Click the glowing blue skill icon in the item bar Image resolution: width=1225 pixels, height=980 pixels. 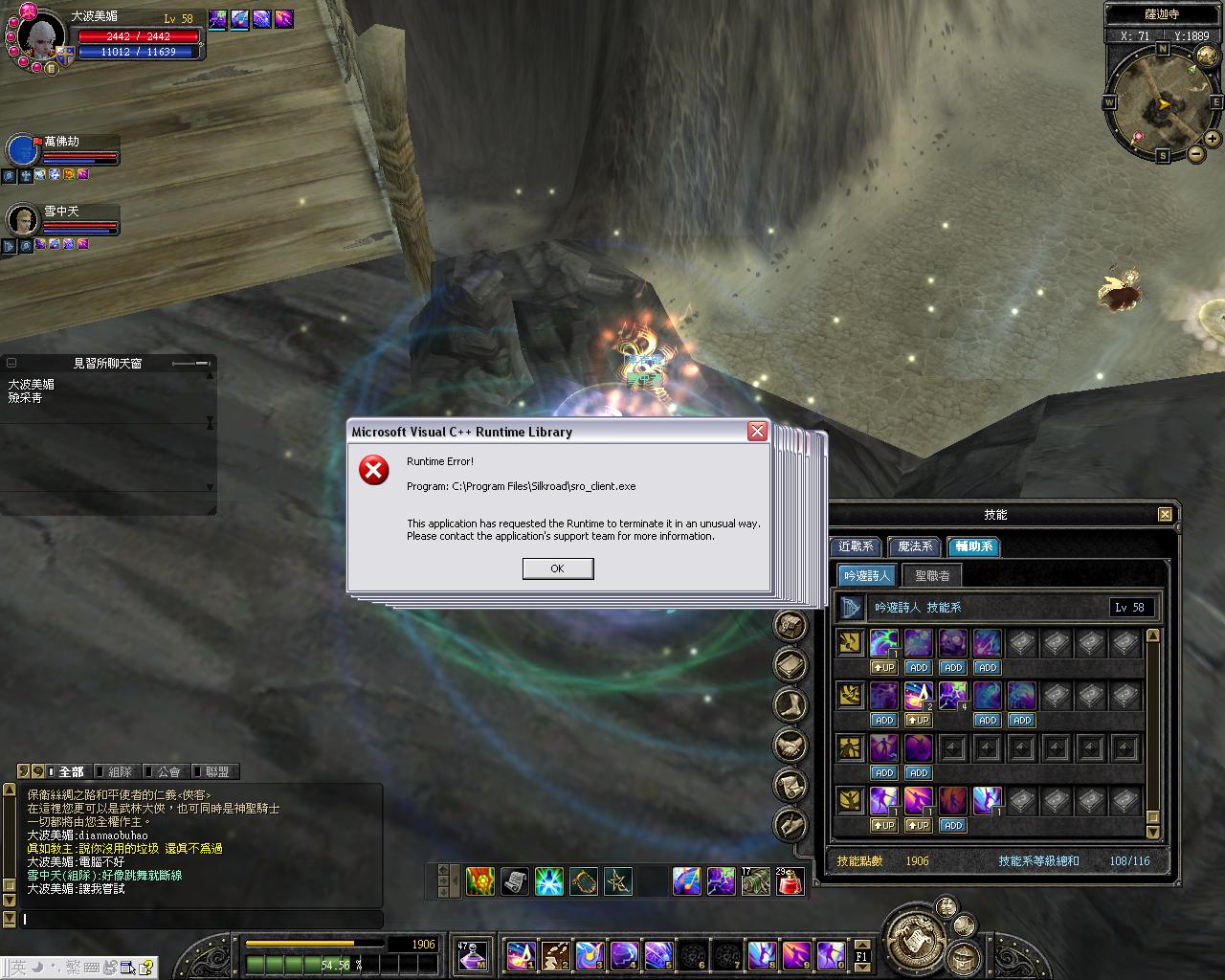tap(550, 881)
